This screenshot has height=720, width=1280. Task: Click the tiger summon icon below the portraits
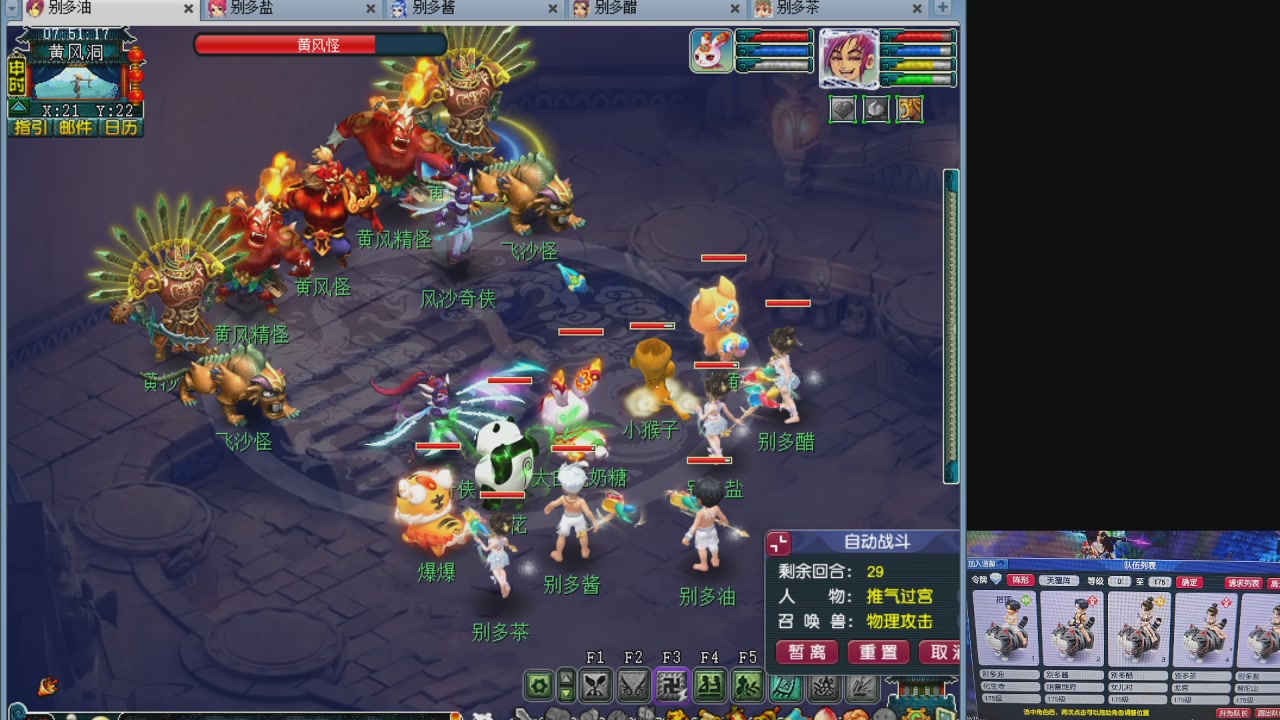point(909,110)
